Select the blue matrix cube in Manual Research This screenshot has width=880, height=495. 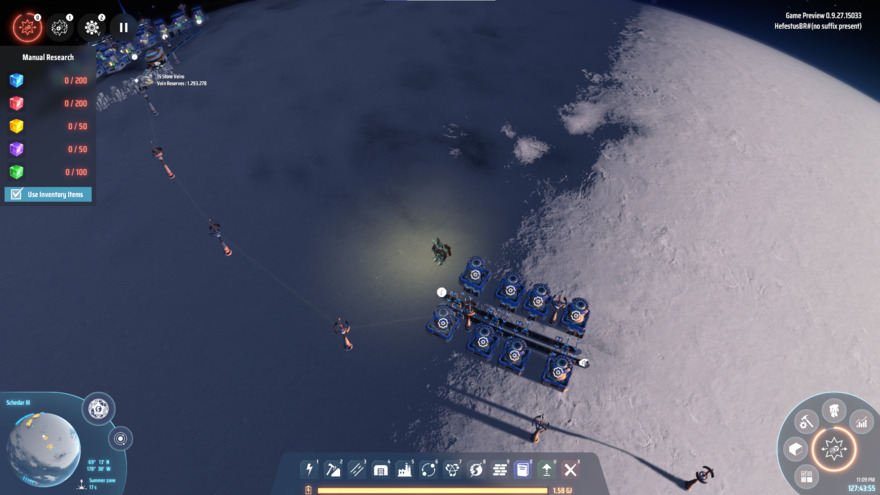[16, 81]
